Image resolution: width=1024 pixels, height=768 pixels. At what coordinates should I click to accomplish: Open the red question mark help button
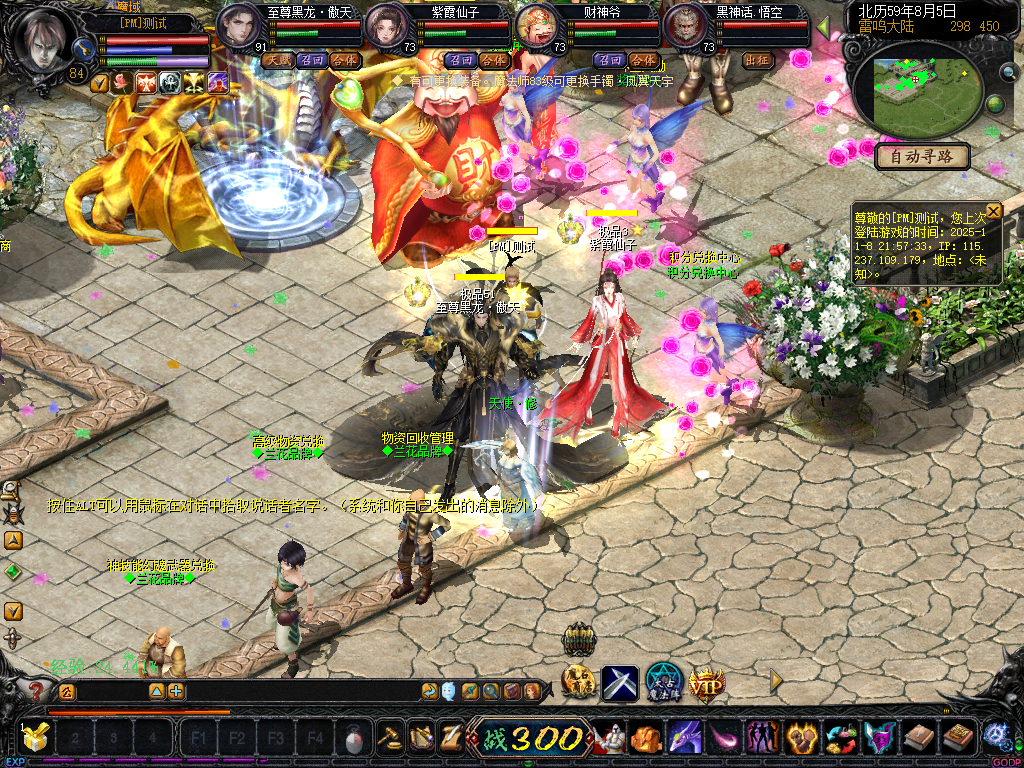click(x=38, y=691)
